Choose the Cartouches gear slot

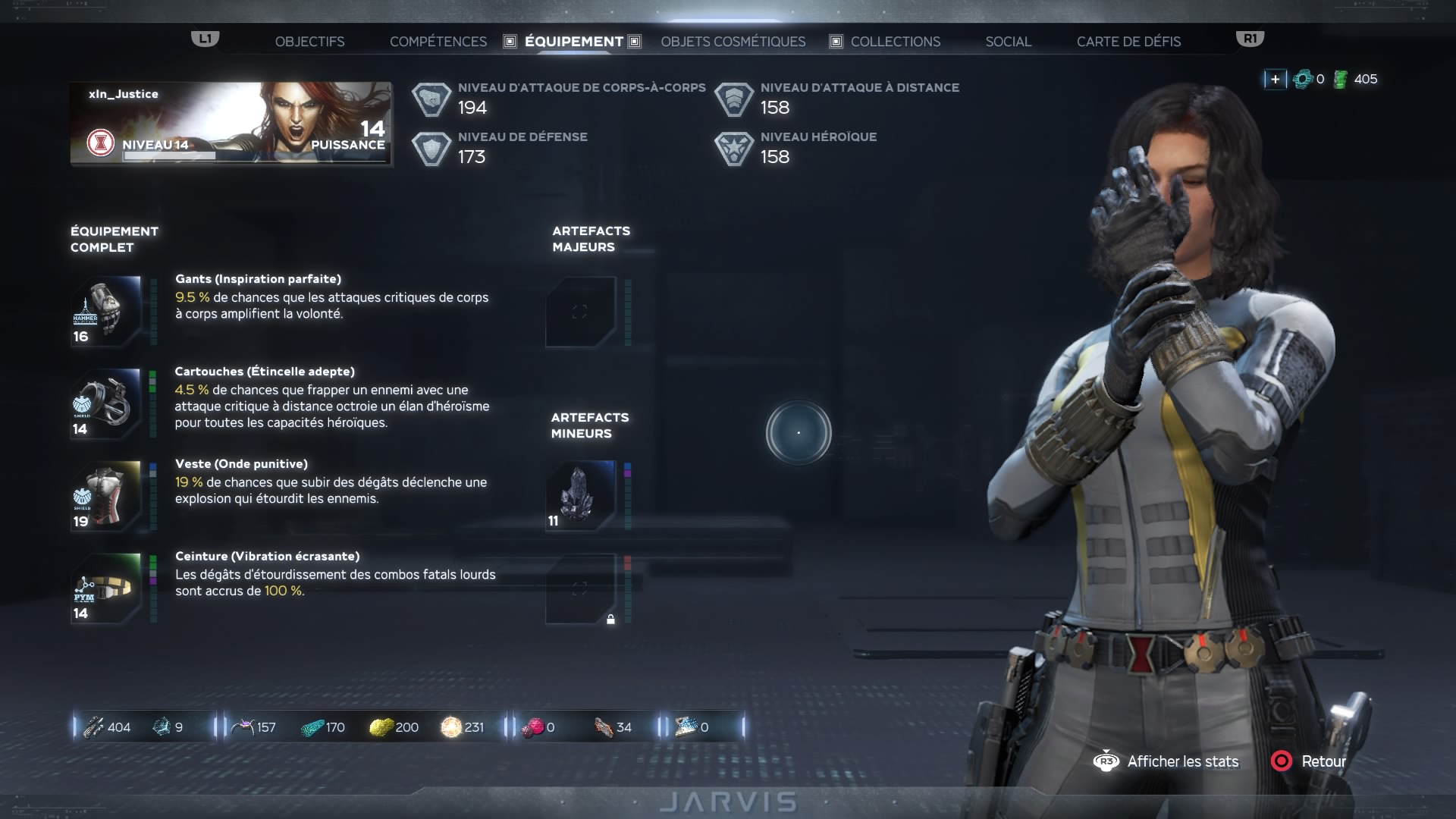[x=106, y=403]
